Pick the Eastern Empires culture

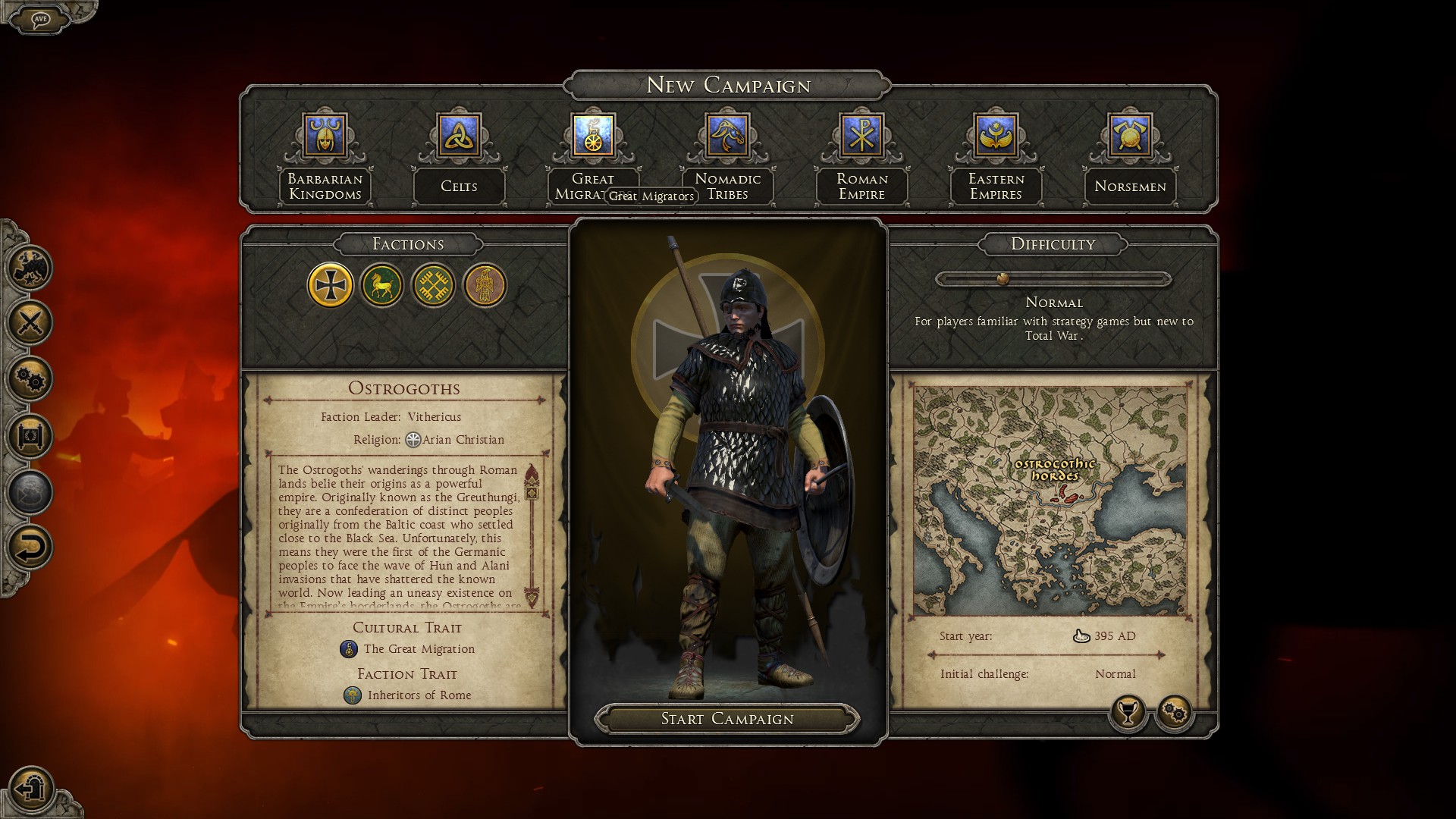(996, 136)
